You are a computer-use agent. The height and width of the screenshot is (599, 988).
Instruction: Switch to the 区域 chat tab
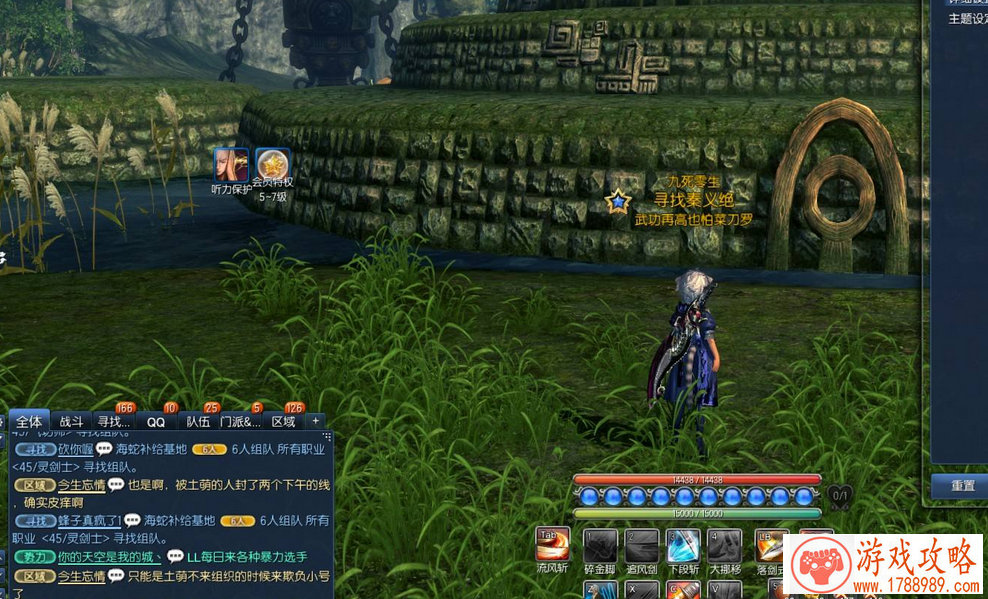pos(284,422)
